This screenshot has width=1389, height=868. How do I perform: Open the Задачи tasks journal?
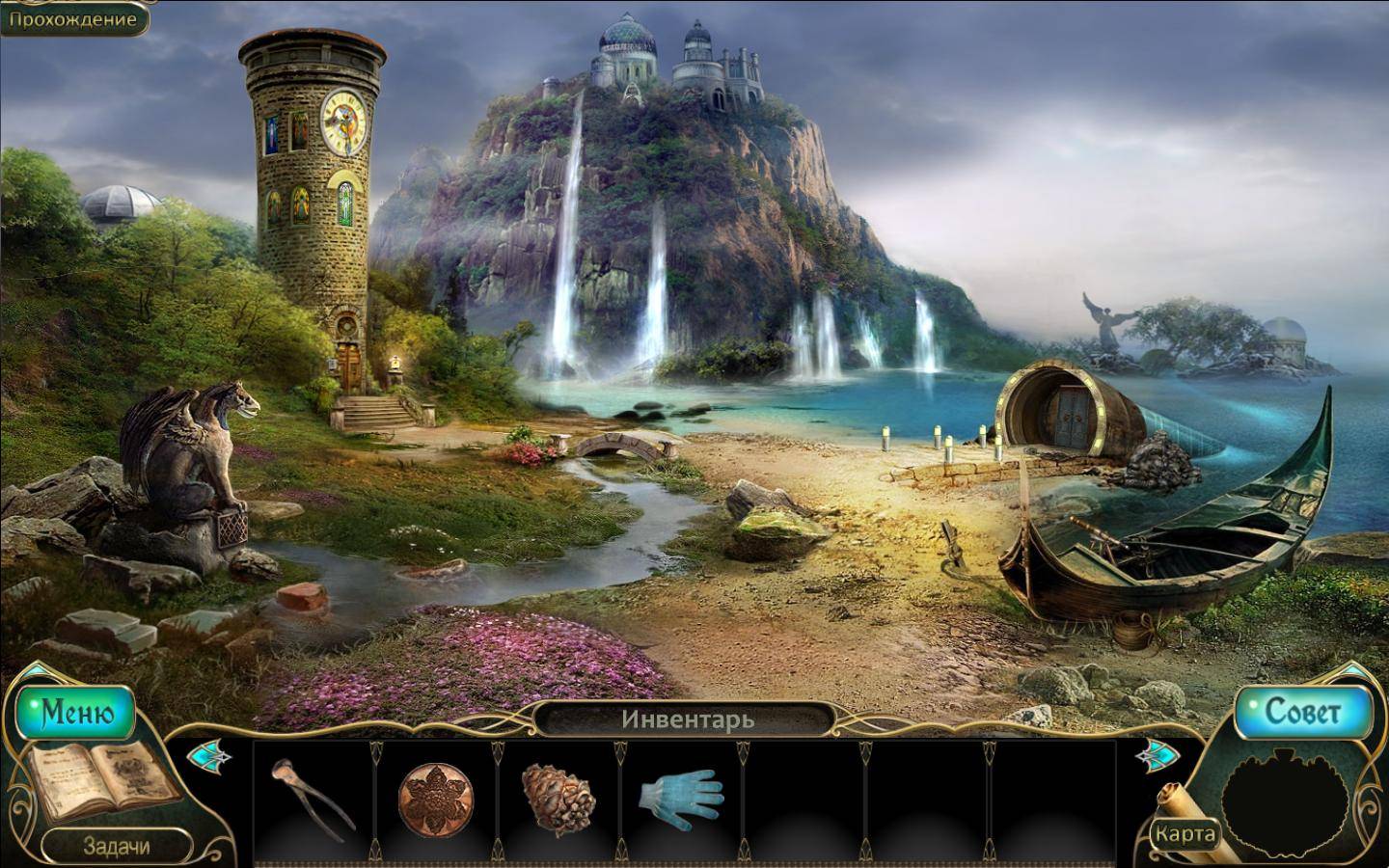pyautogui.click(x=116, y=846)
